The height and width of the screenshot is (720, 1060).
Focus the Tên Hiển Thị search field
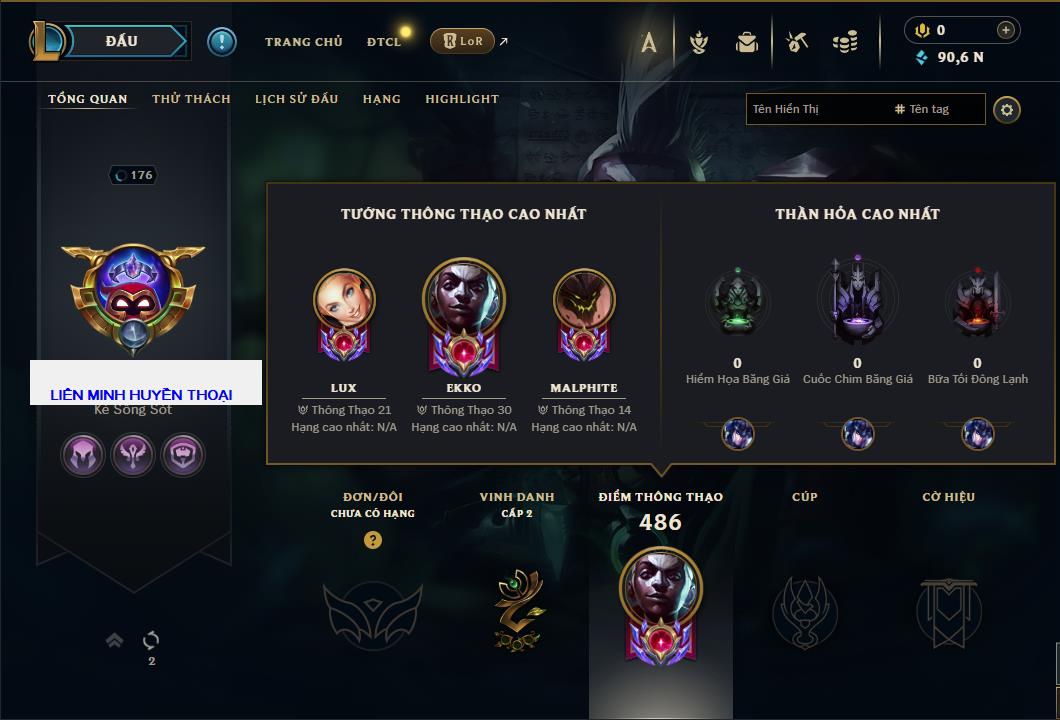click(x=815, y=109)
